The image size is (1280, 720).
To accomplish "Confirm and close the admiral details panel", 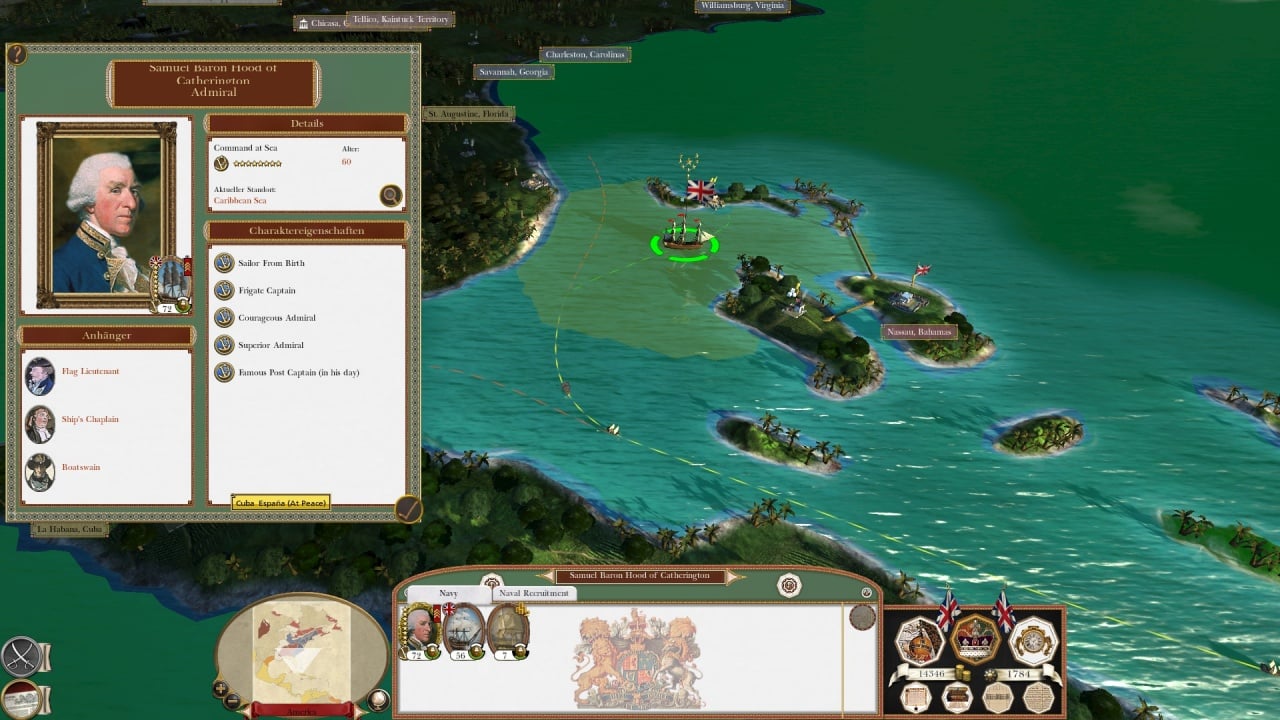I will tap(408, 509).
